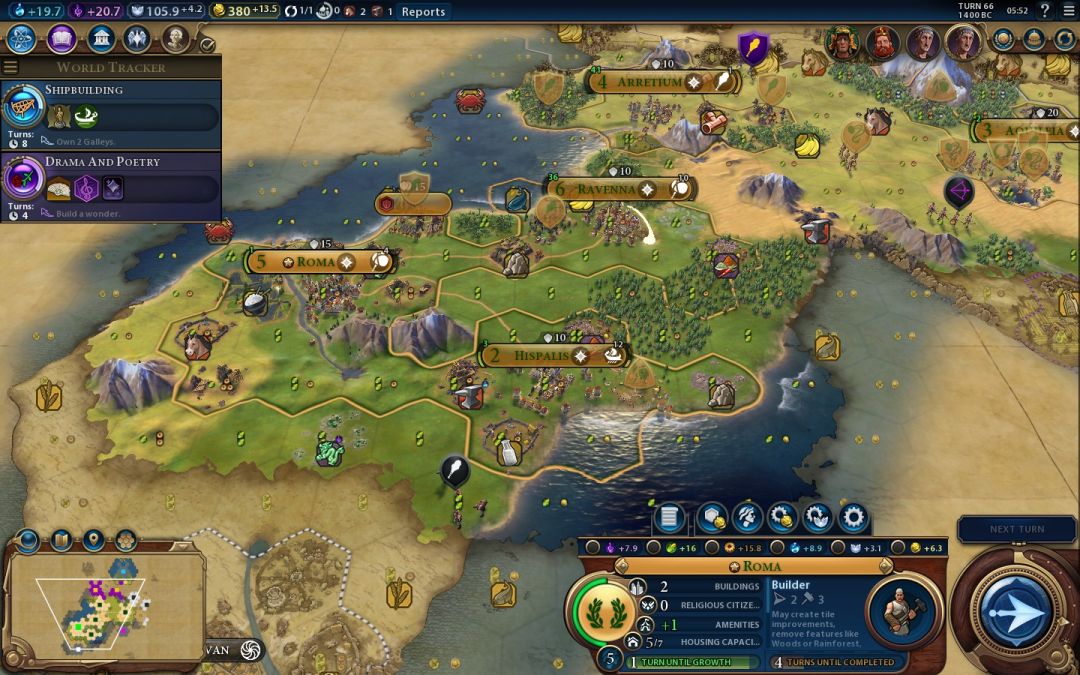Open the minimap lens globe button

coord(27,541)
